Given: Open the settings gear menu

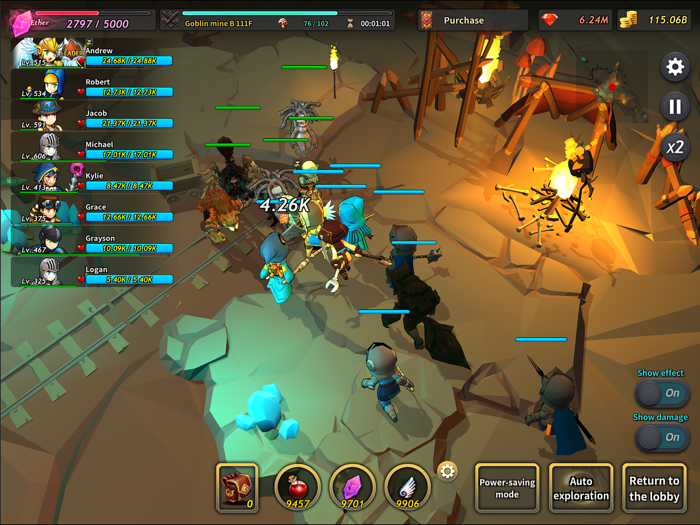Looking at the screenshot, I should 675,67.
